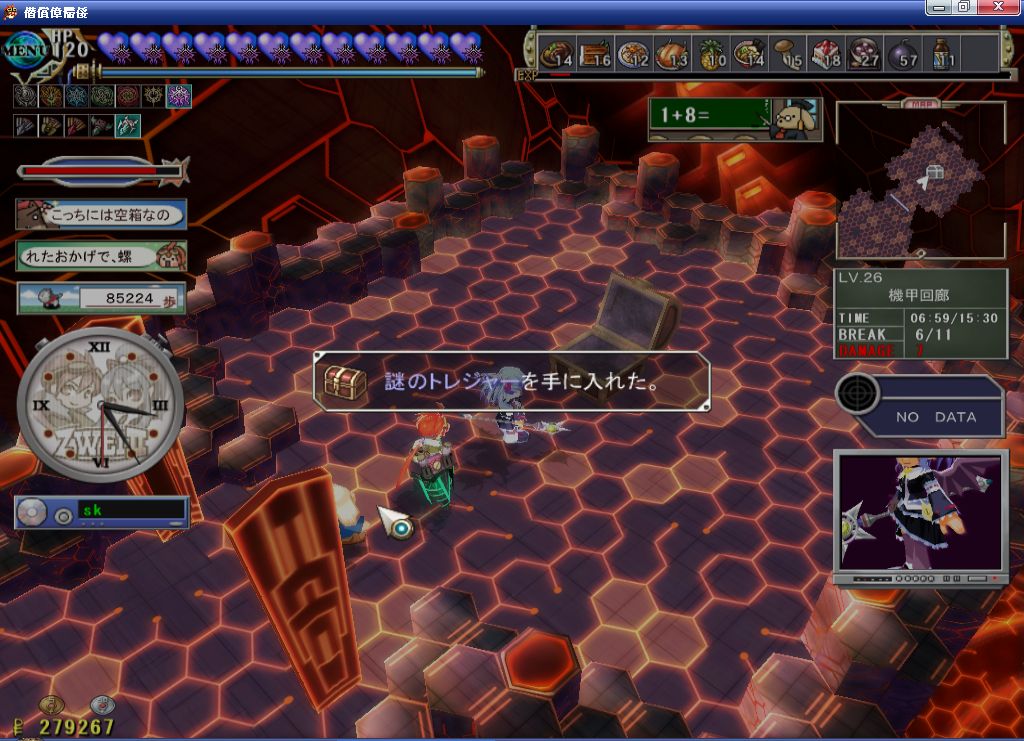Open the pet step counter widget
This screenshot has width=1024, height=741.
click(x=101, y=297)
